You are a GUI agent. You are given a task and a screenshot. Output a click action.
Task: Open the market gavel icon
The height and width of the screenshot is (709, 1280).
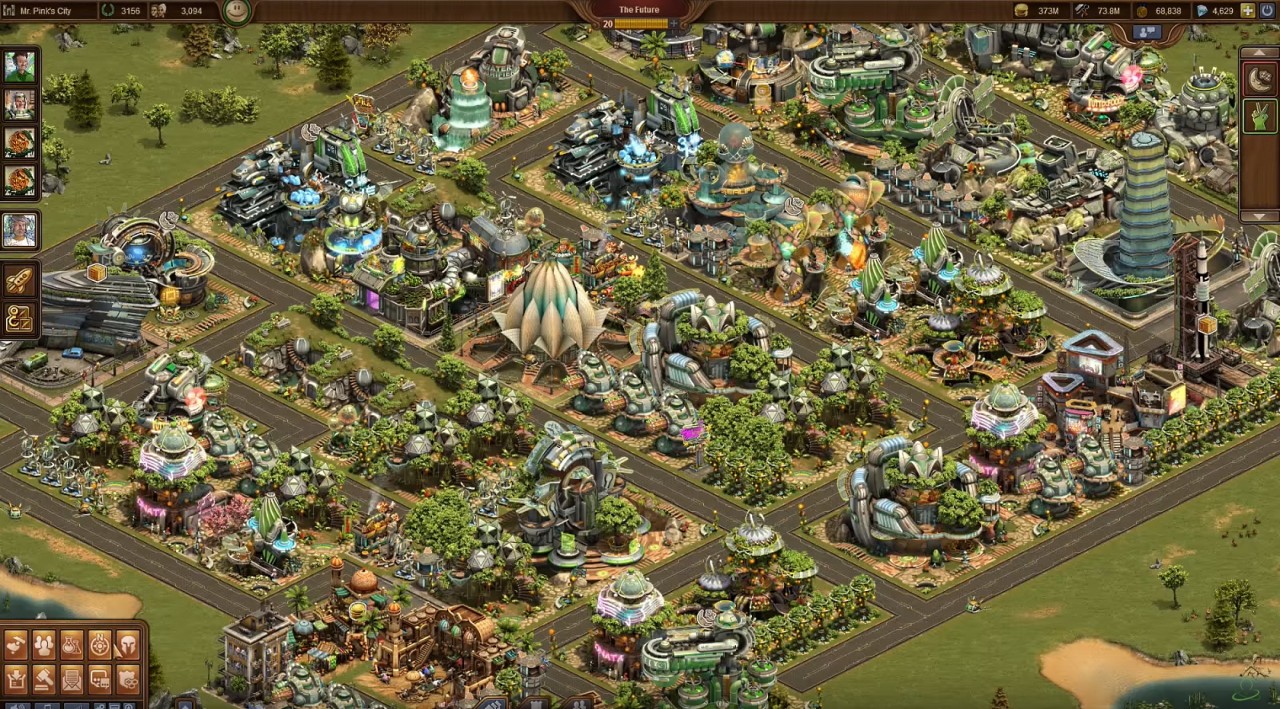click(44, 680)
